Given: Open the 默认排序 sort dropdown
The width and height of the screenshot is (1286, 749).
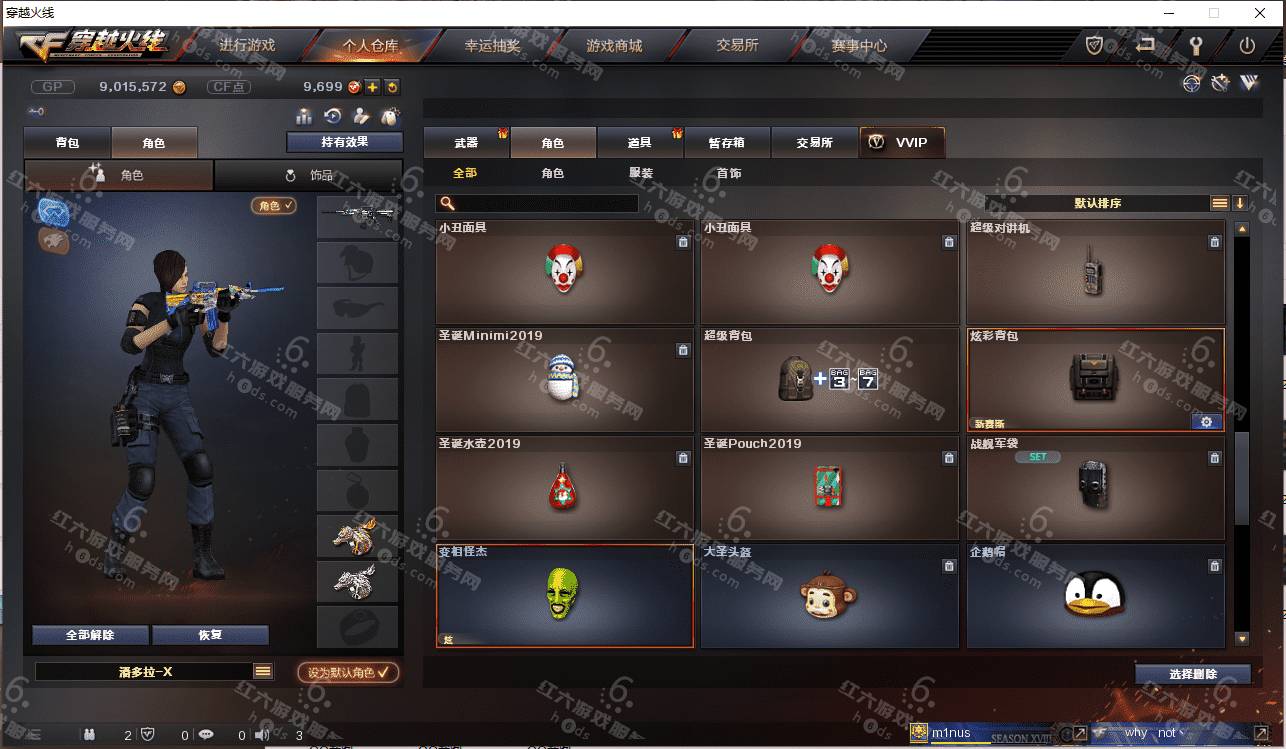Looking at the screenshot, I should pos(1097,203).
